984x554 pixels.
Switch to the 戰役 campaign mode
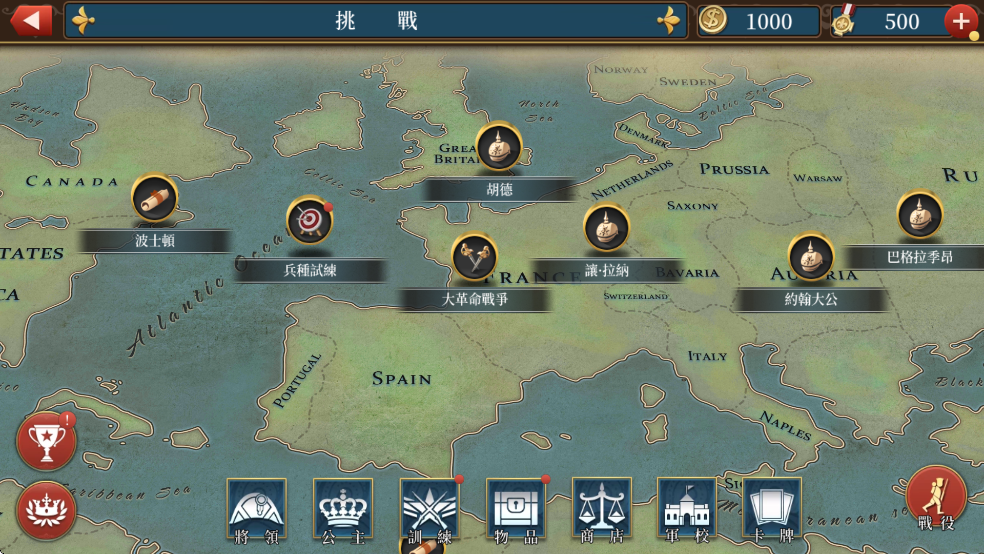[x=936, y=497]
